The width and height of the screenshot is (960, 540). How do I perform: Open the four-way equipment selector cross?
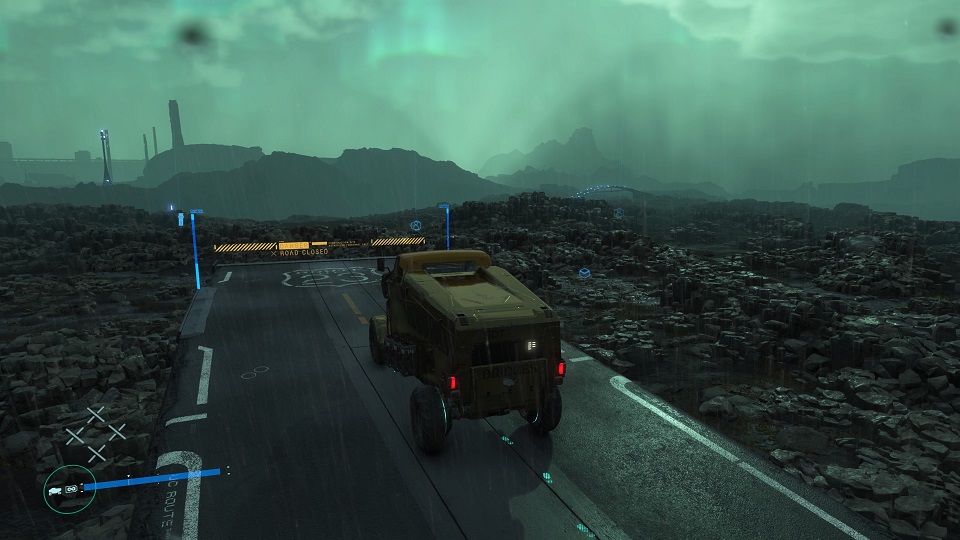pyautogui.click(x=95, y=433)
